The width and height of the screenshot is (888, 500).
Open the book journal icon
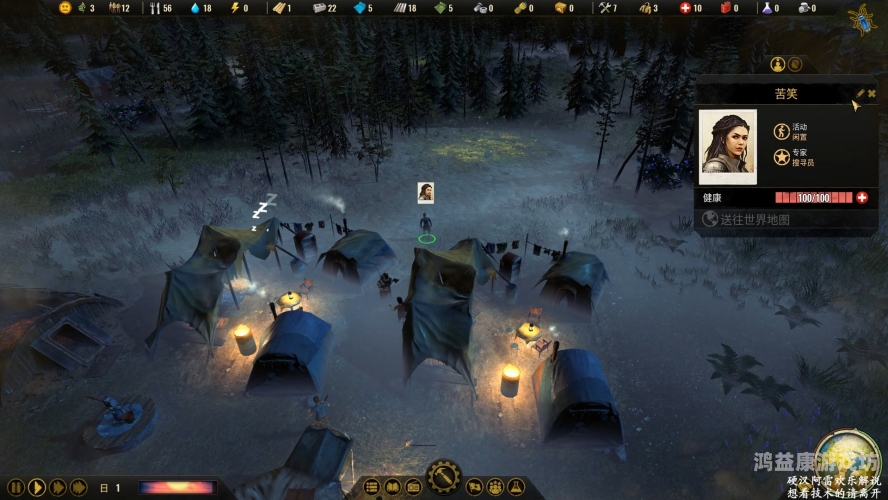click(x=391, y=488)
